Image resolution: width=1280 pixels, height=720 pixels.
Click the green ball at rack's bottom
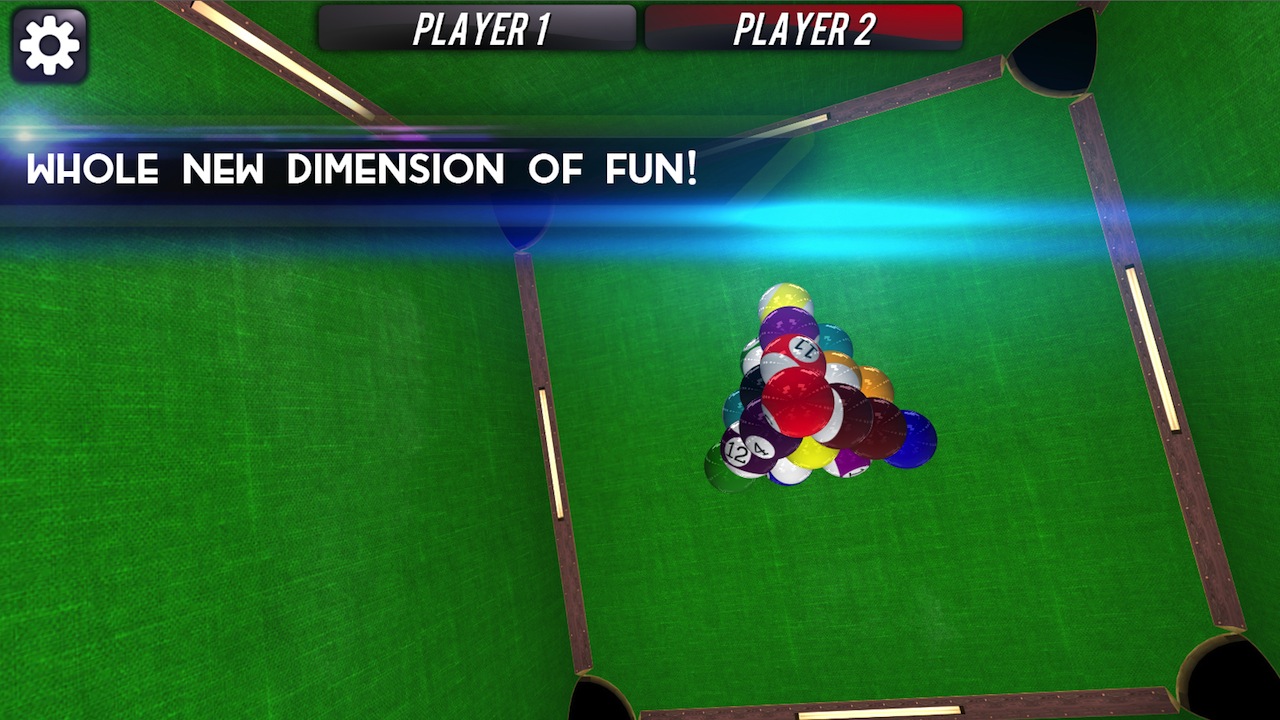click(722, 477)
